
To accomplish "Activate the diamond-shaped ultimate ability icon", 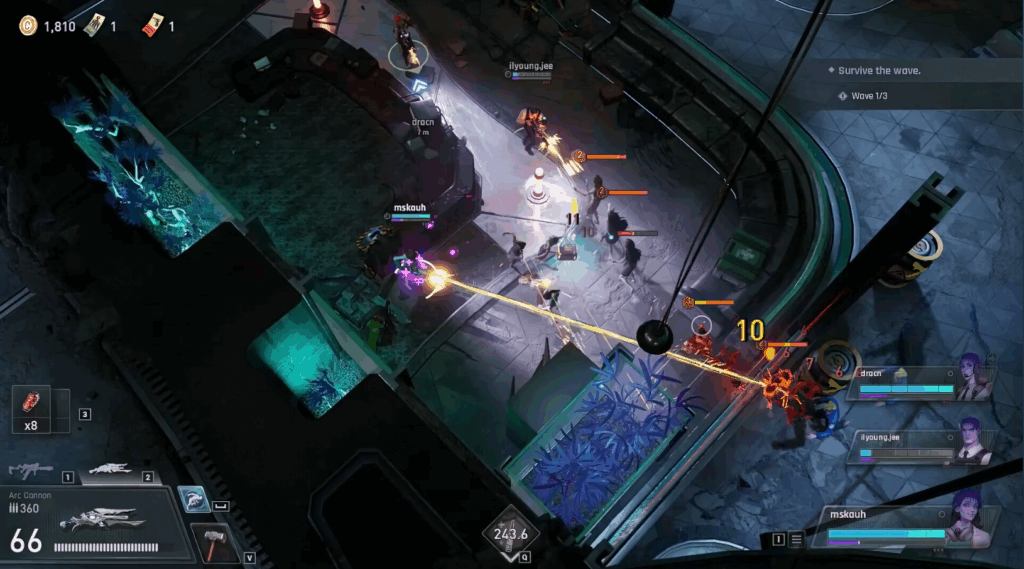I will pyautogui.click(x=512, y=533).
